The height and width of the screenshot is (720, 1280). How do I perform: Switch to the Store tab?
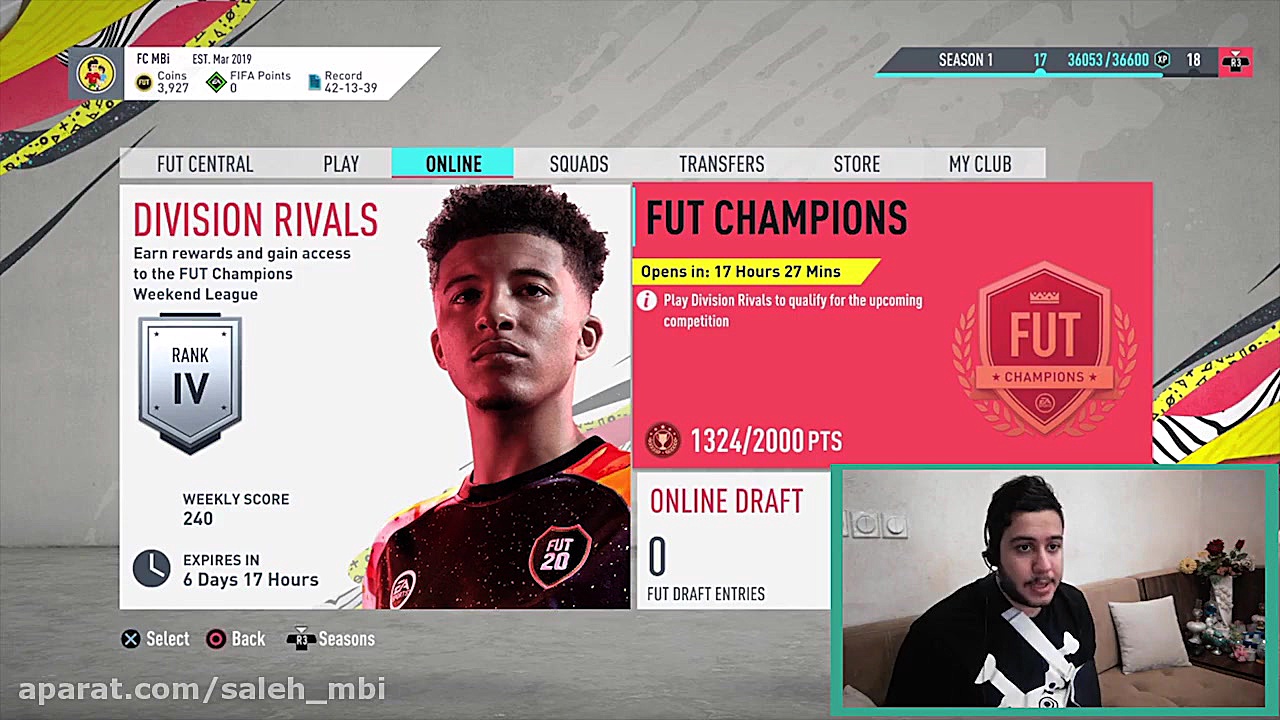click(x=857, y=164)
